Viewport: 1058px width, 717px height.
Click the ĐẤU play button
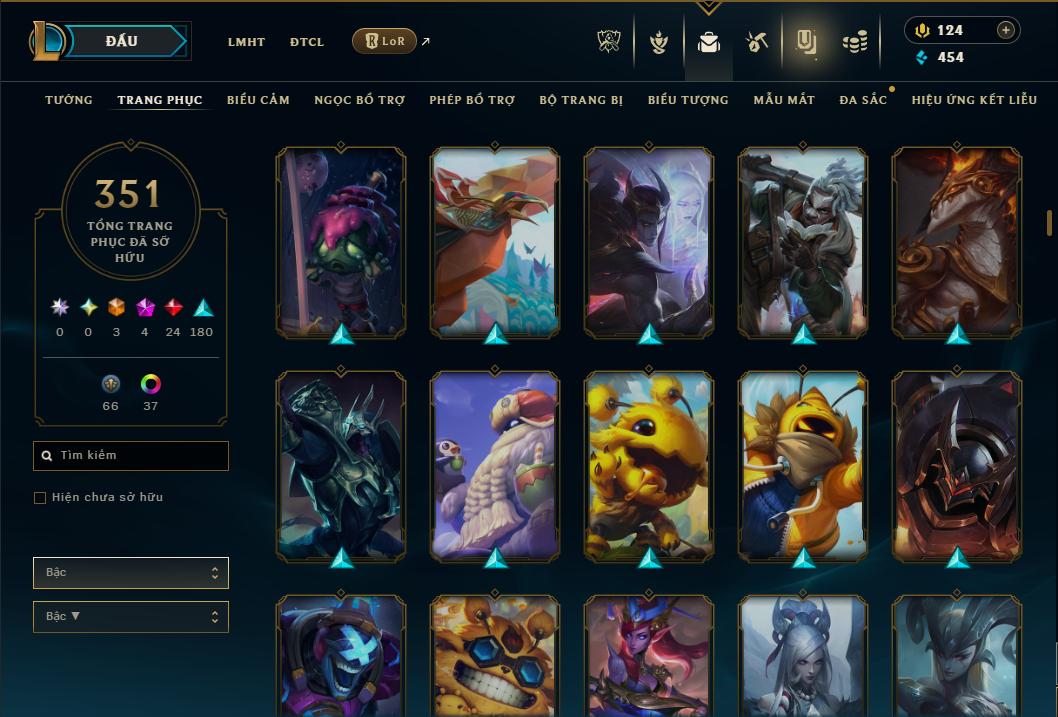pyautogui.click(x=122, y=41)
